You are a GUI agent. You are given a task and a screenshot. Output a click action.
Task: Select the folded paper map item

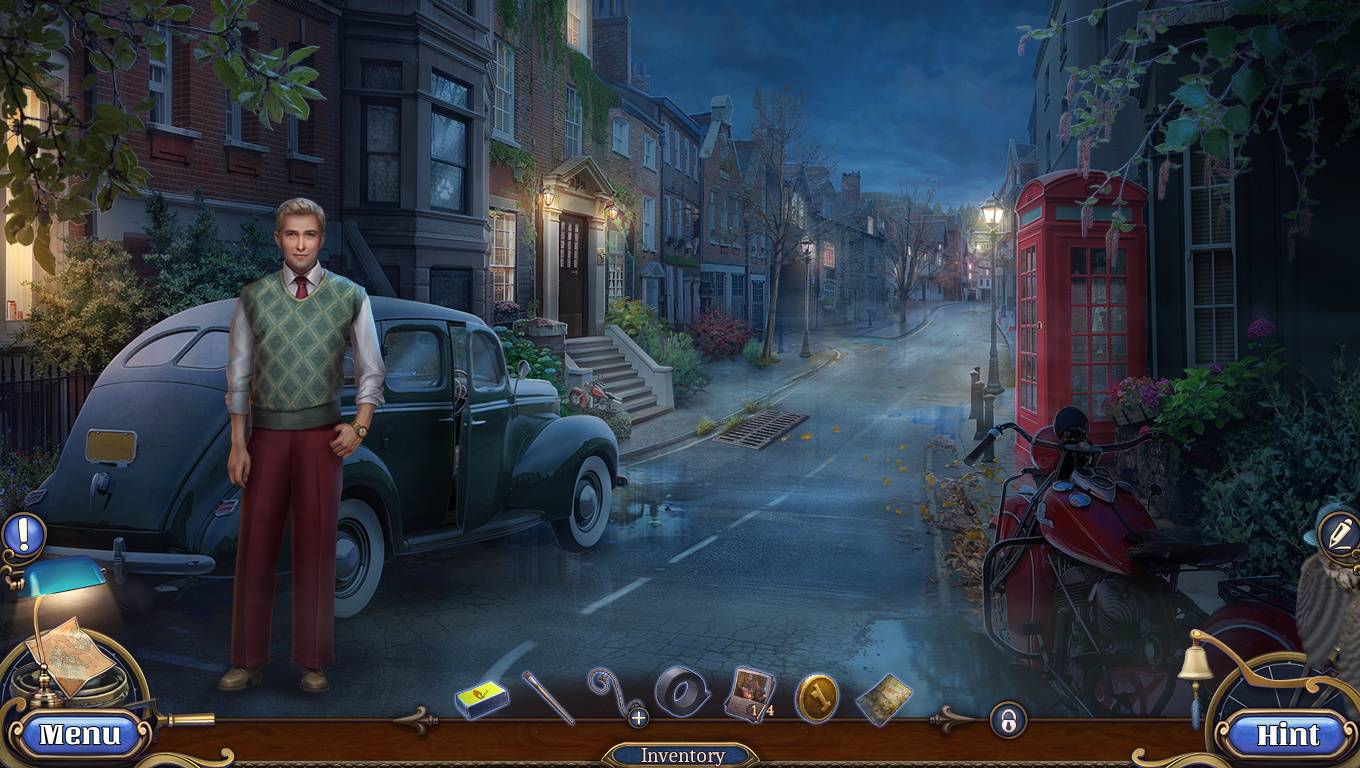pyautogui.click(x=884, y=699)
